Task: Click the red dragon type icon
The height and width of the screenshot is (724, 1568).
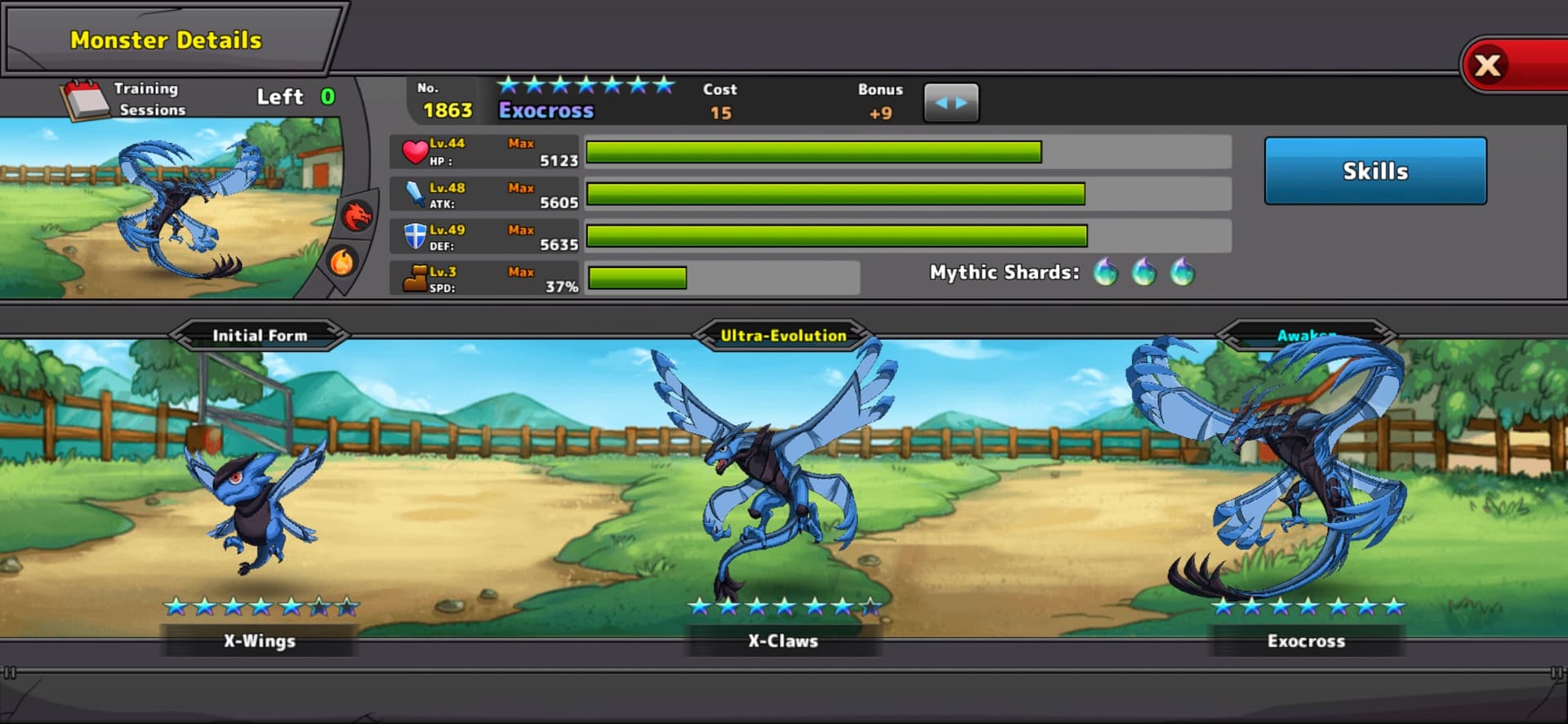Action: click(x=357, y=216)
